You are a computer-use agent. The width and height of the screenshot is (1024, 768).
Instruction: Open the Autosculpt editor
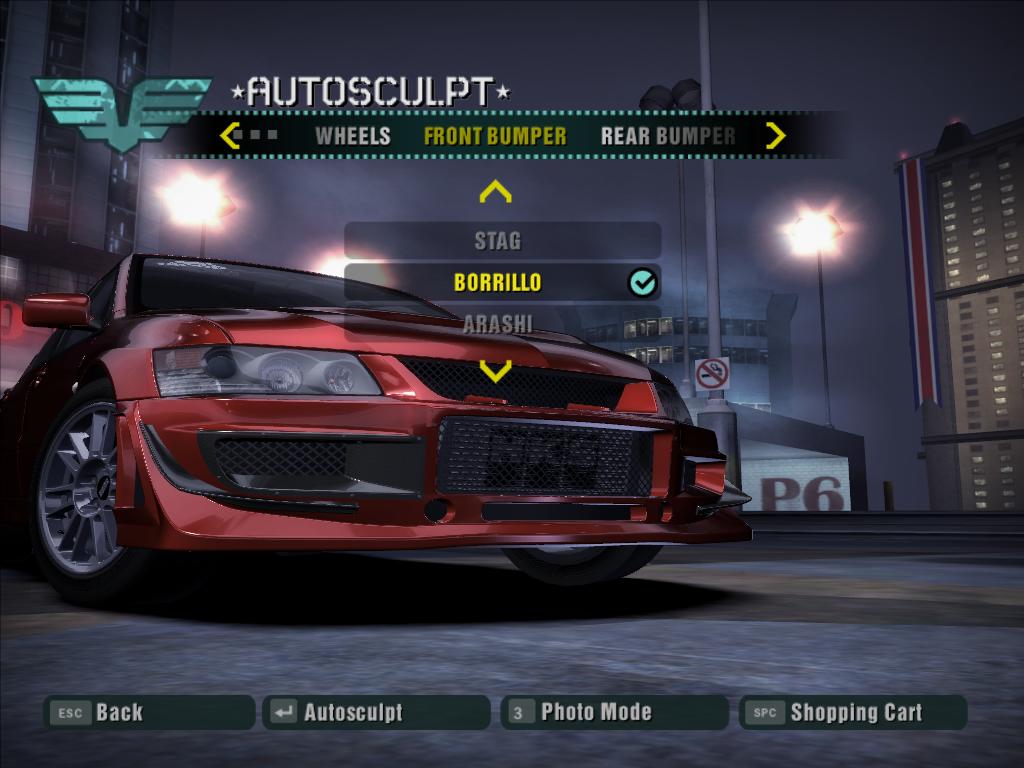[376, 713]
